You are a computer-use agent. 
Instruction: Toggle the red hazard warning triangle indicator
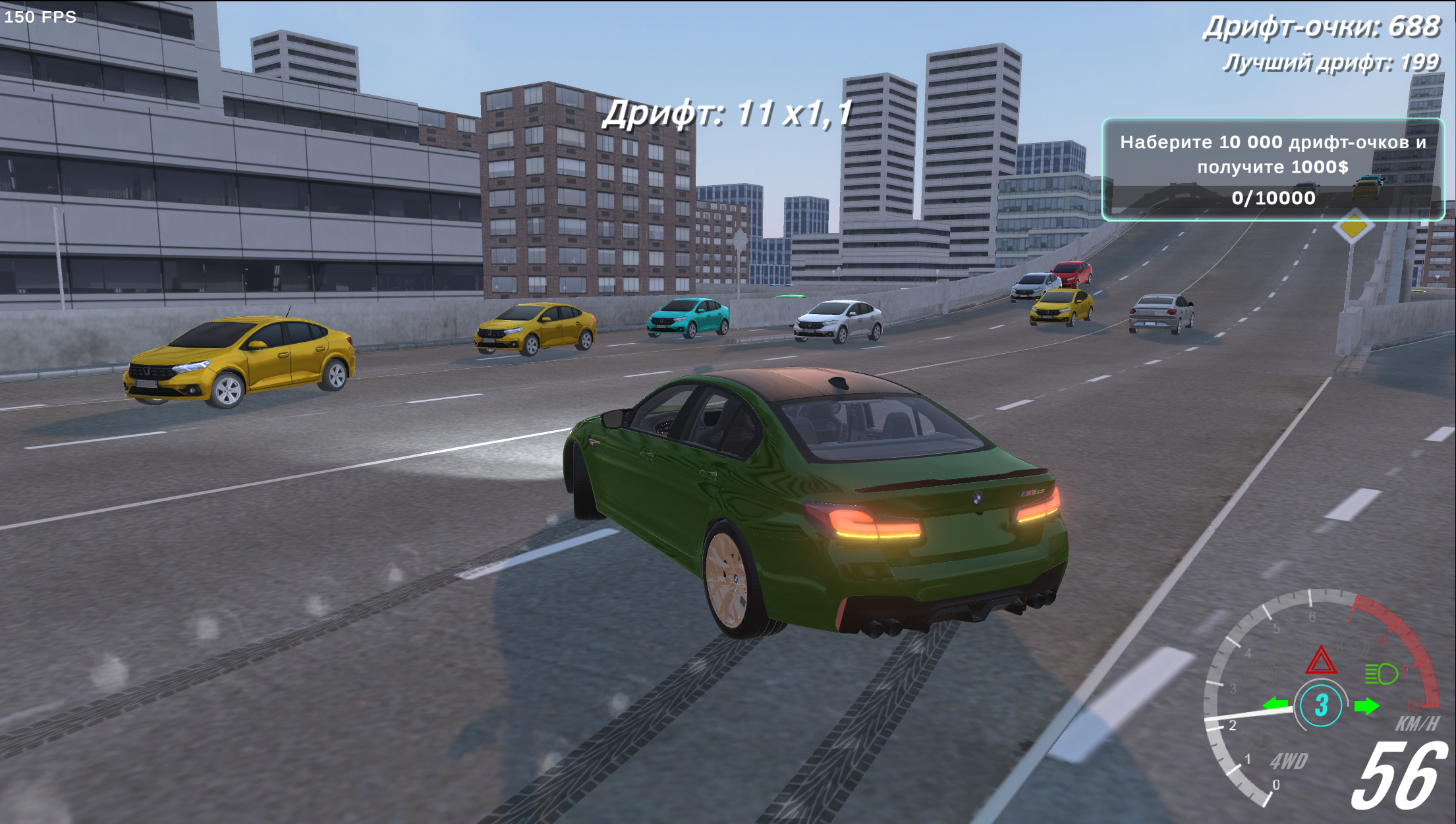coord(1321,661)
